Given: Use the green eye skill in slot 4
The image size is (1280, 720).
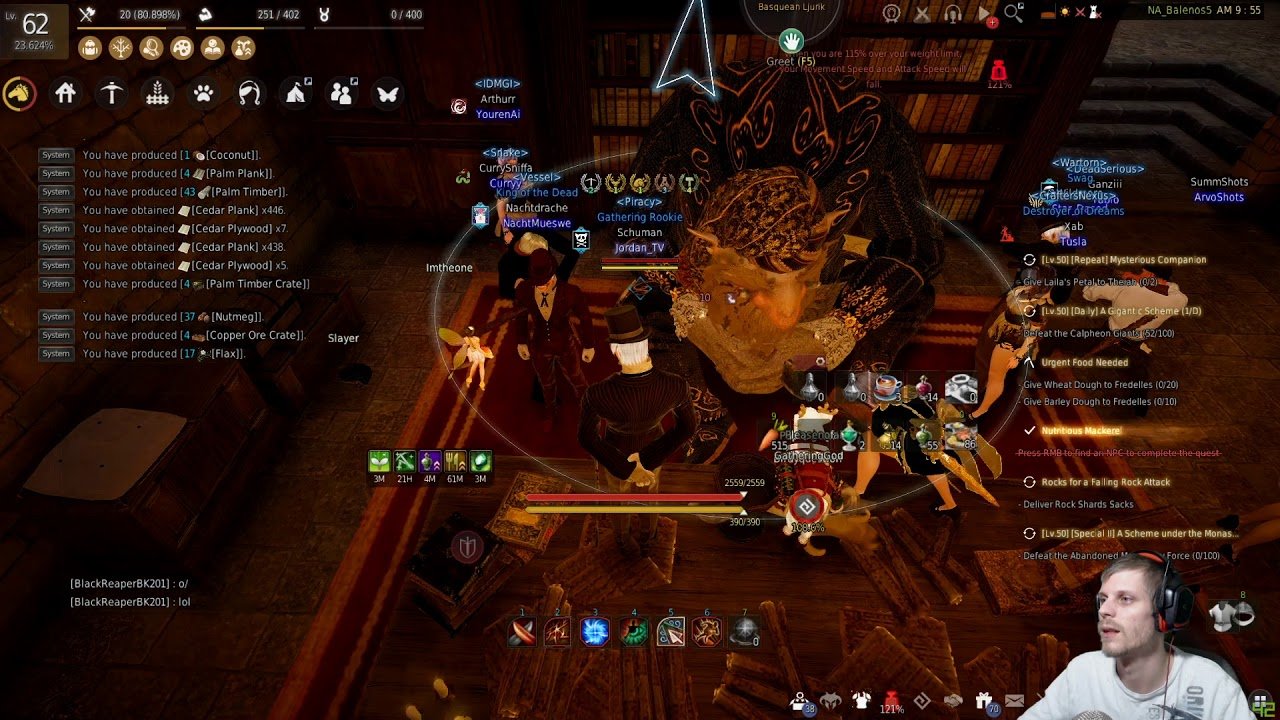Looking at the screenshot, I should click(633, 632).
